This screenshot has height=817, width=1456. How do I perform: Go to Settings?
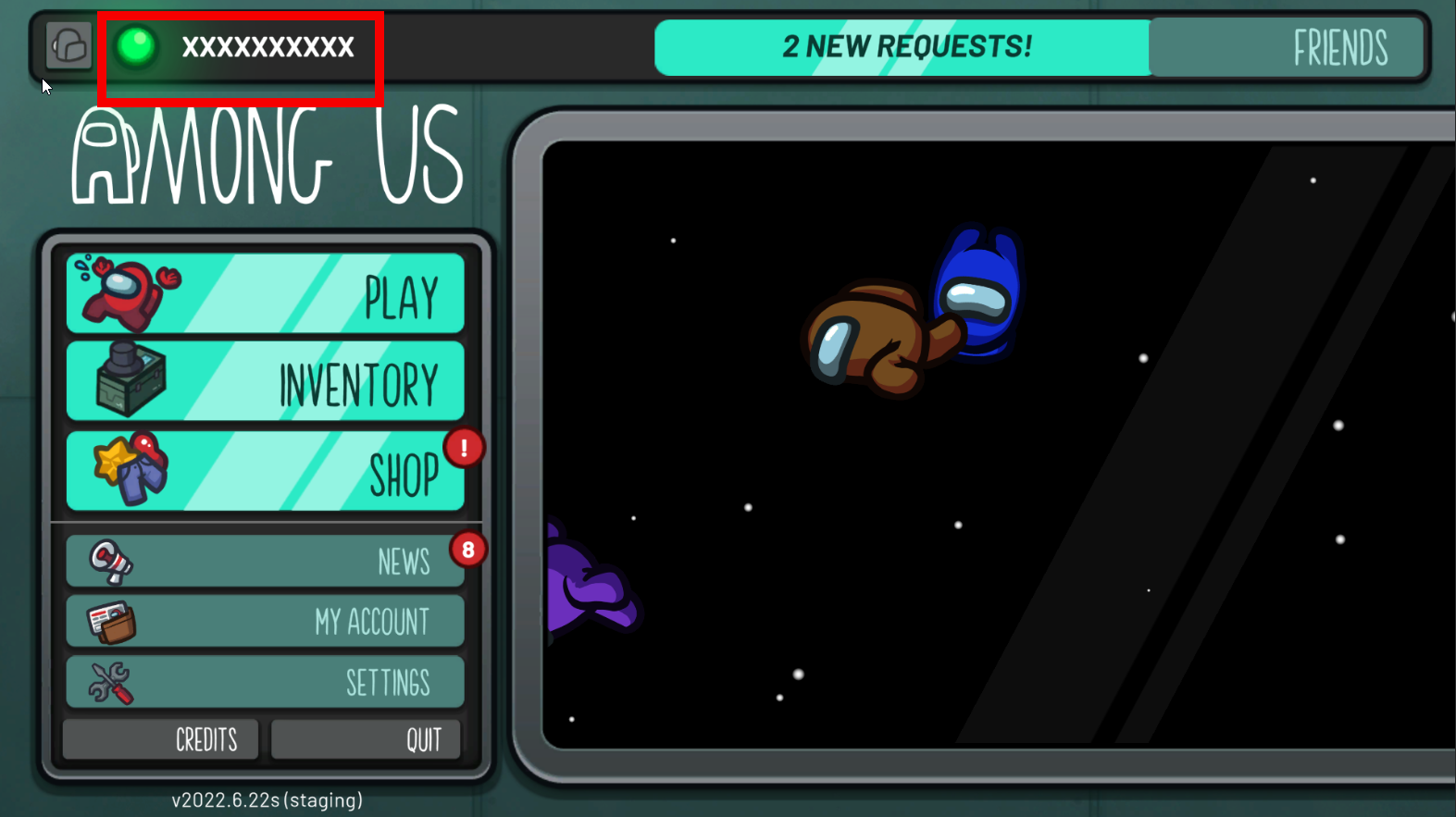pyautogui.click(x=266, y=682)
